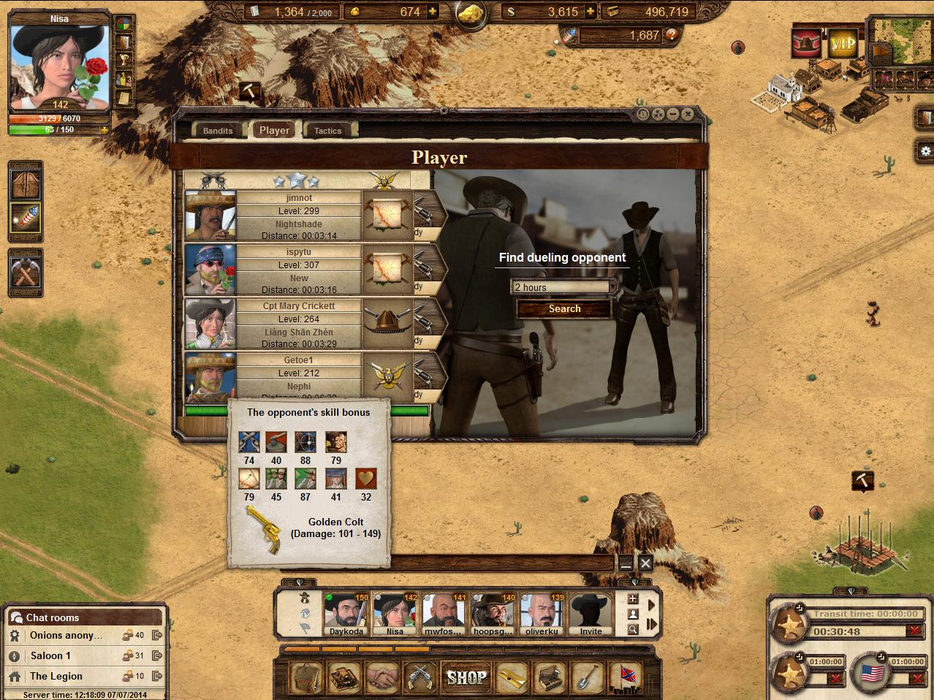This screenshot has width=934, height=700.
Task: Open the gear settings button
Action: coord(925,151)
